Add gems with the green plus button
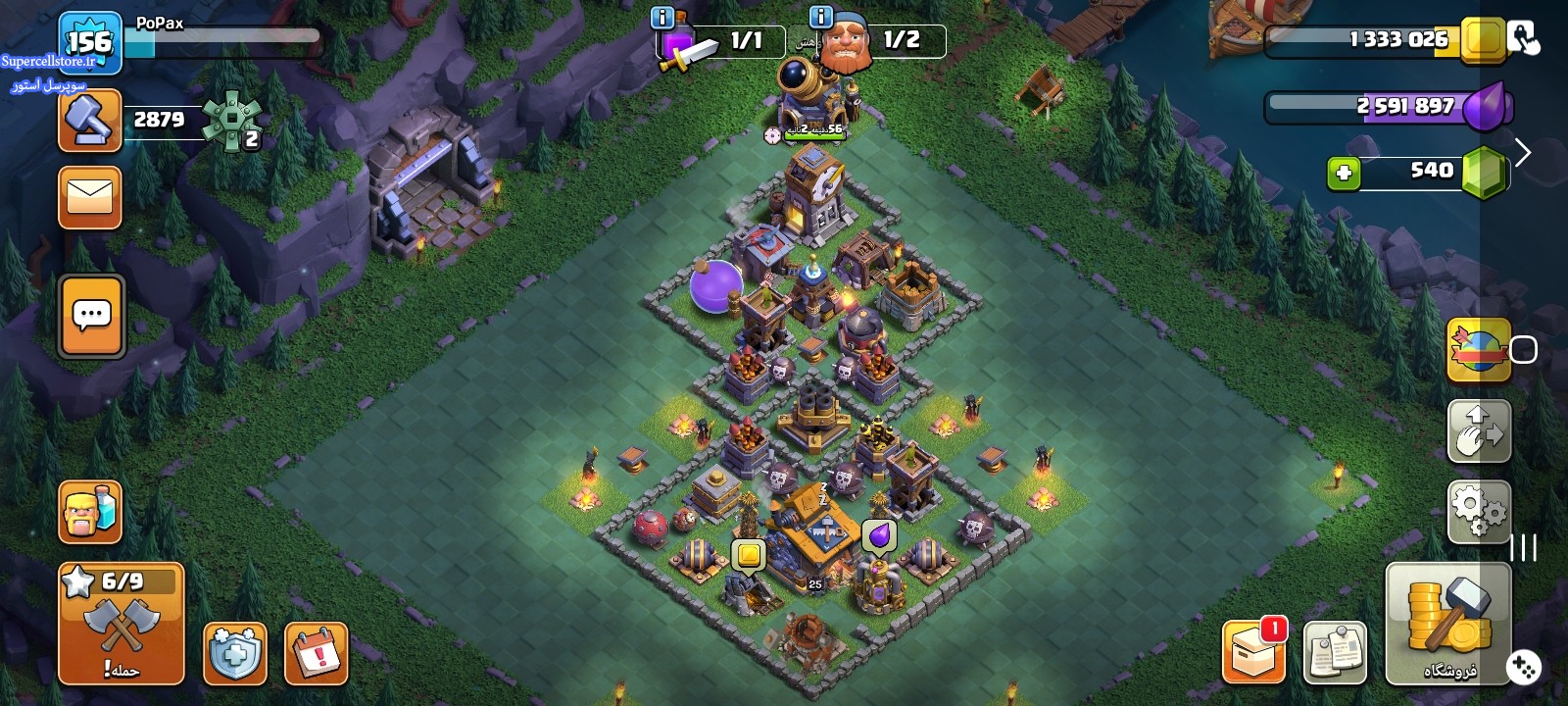Screen dimensions: 1568x706 coord(1344,174)
